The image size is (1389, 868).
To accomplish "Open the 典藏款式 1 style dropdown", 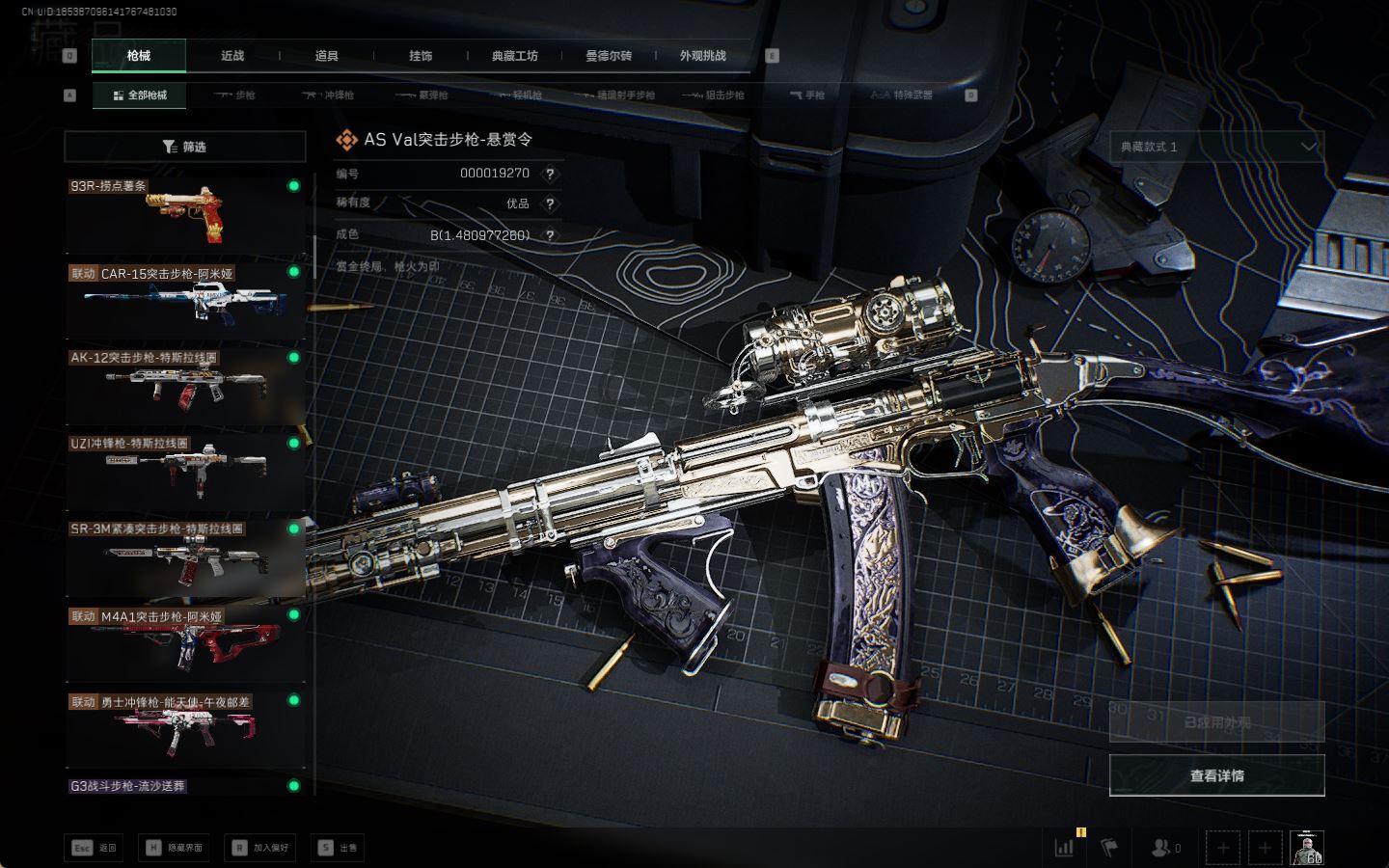I will click(1216, 147).
